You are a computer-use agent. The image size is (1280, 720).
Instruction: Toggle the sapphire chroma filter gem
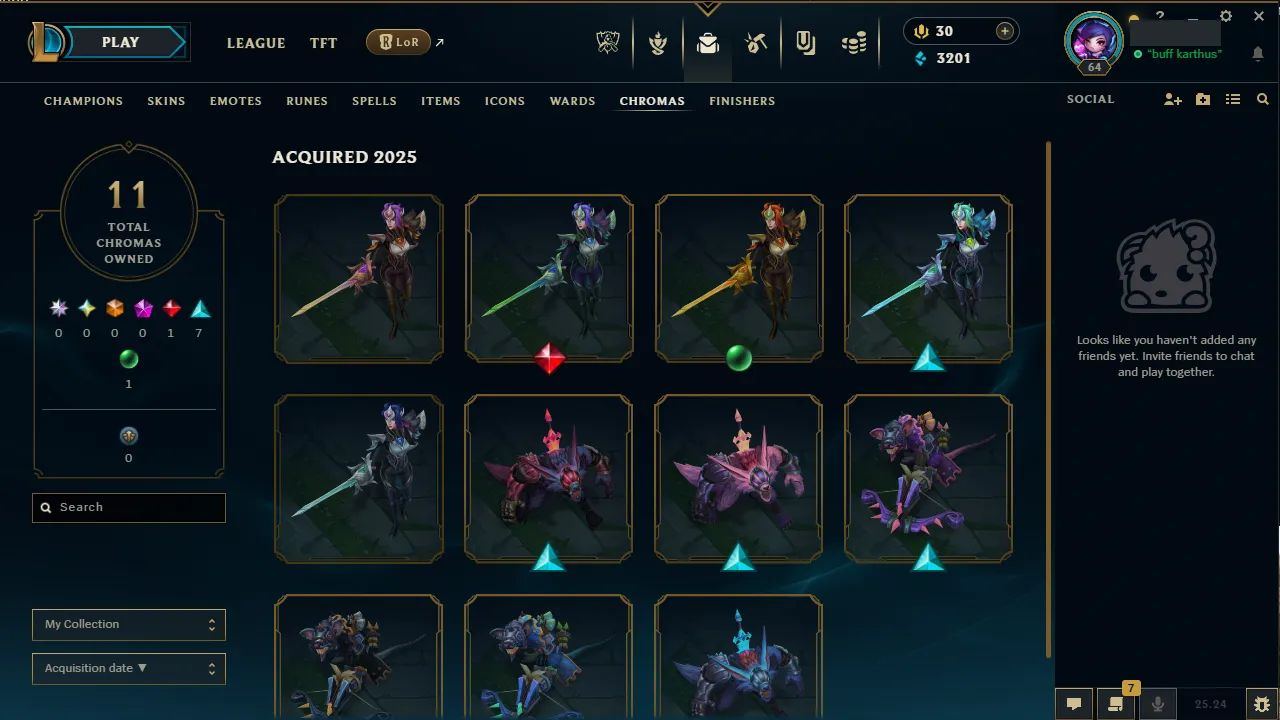(198, 308)
